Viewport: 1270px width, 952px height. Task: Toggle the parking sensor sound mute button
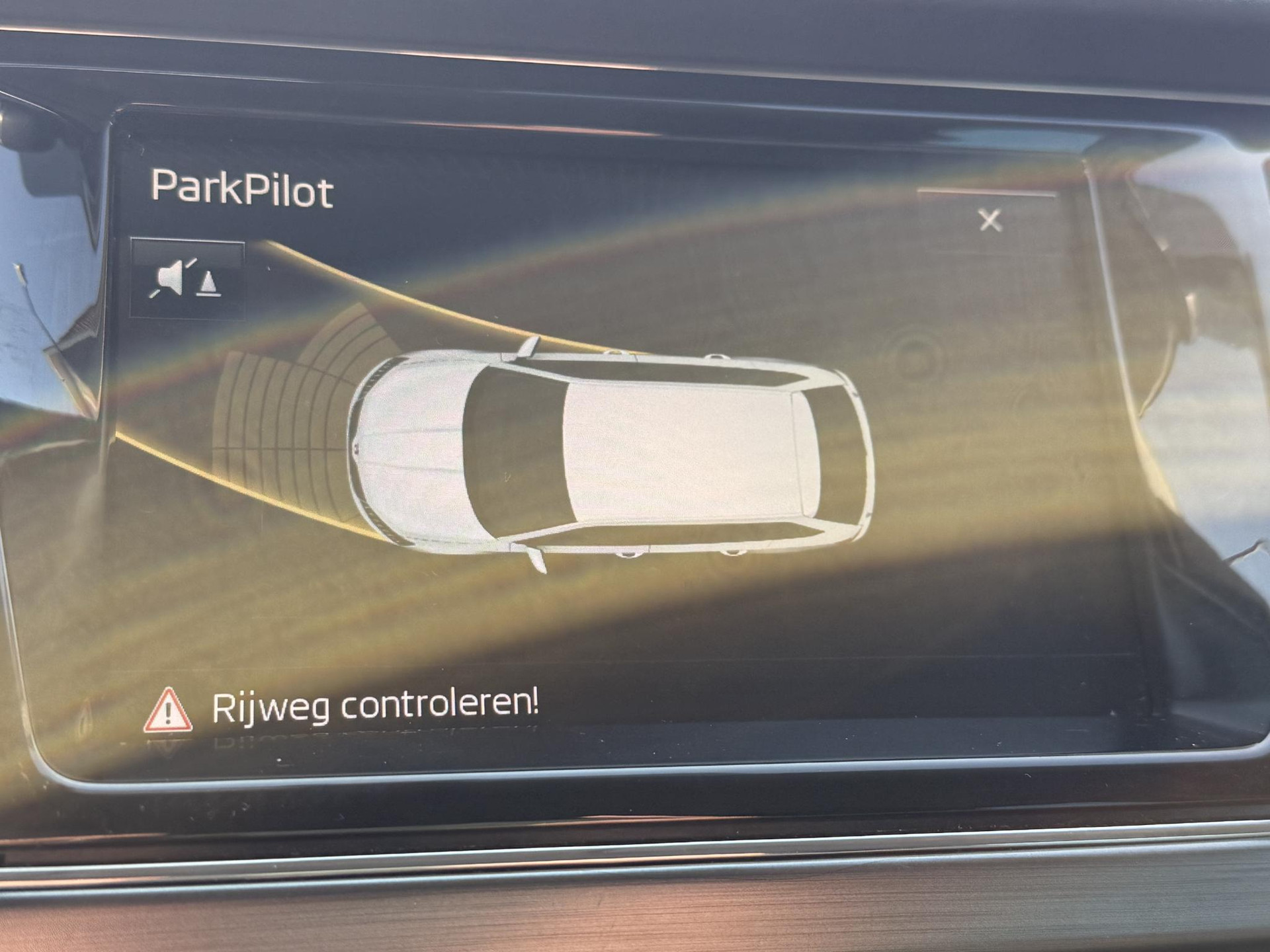(x=188, y=279)
